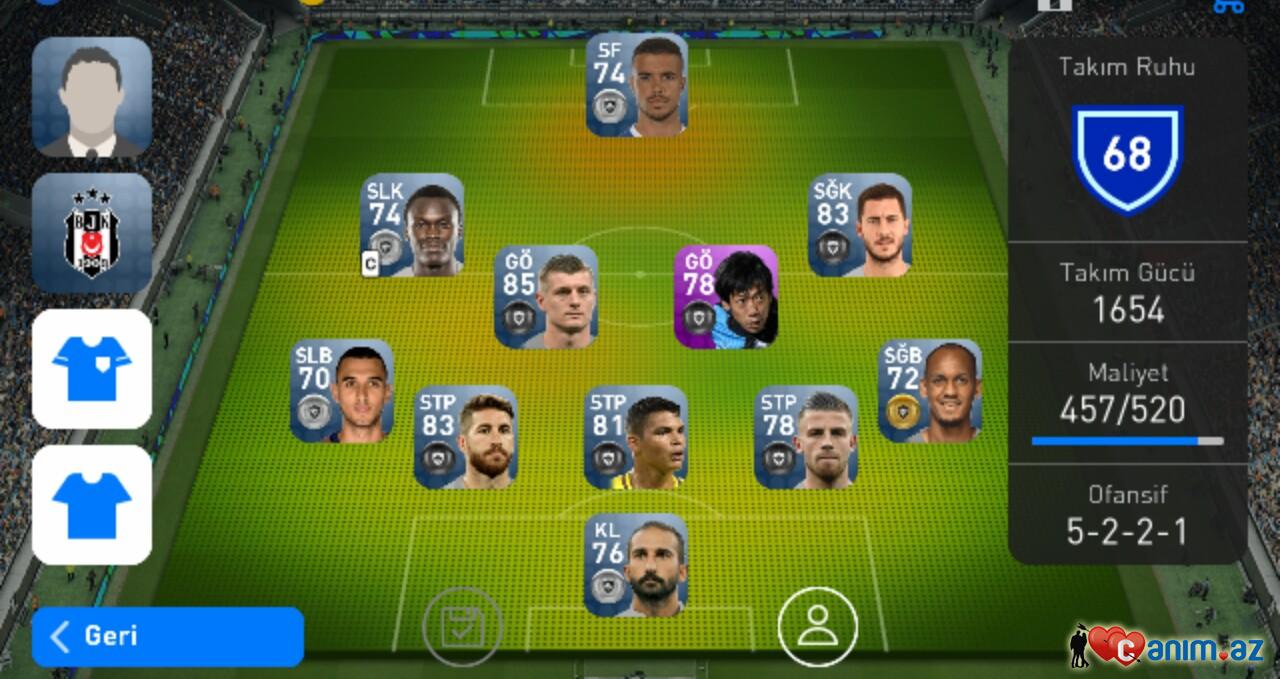
Task: Choose the STP 81 centre back card
Action: 636,437
